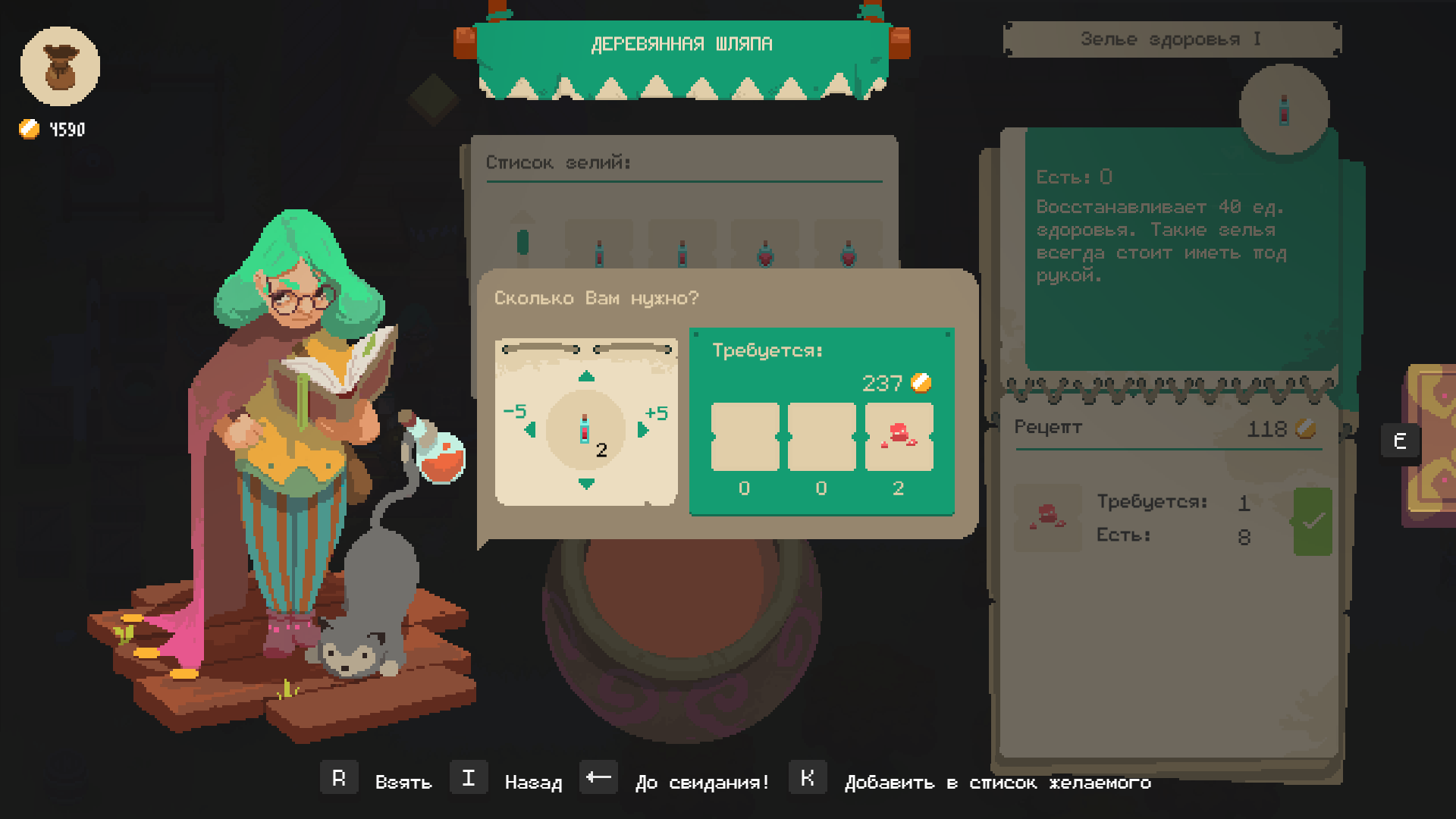
Task: Select the health potion icon in the description panel
Action: pyautogui.click(x=1284, y=110)
